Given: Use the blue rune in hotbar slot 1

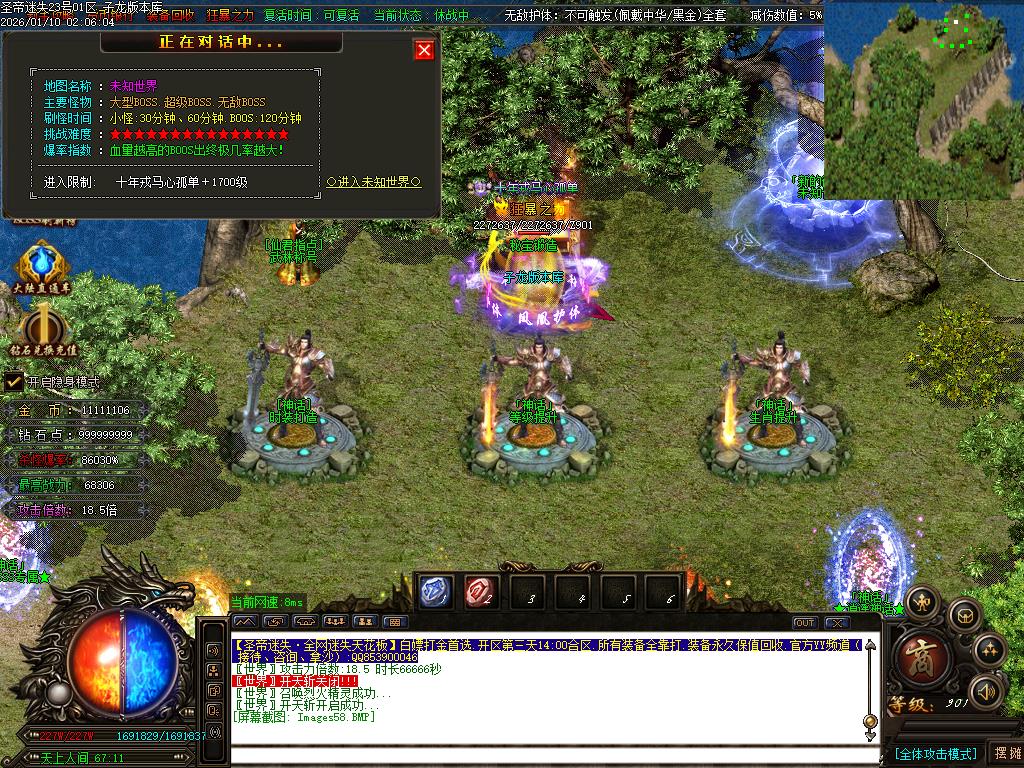Looking at the screenshot, I should pyautogui.click(x=436, y=591).
